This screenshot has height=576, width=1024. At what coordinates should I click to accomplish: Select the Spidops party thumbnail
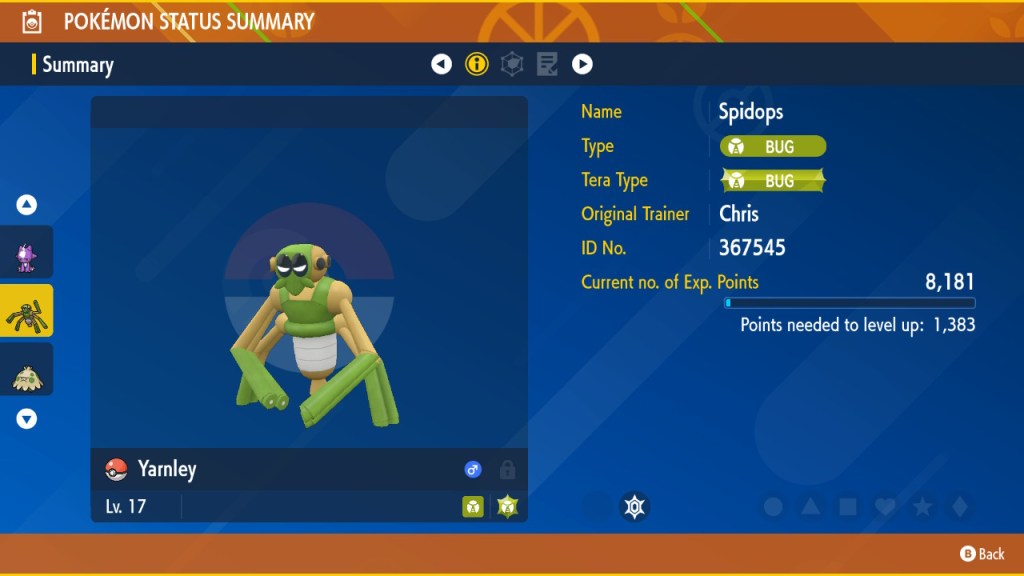27,311
